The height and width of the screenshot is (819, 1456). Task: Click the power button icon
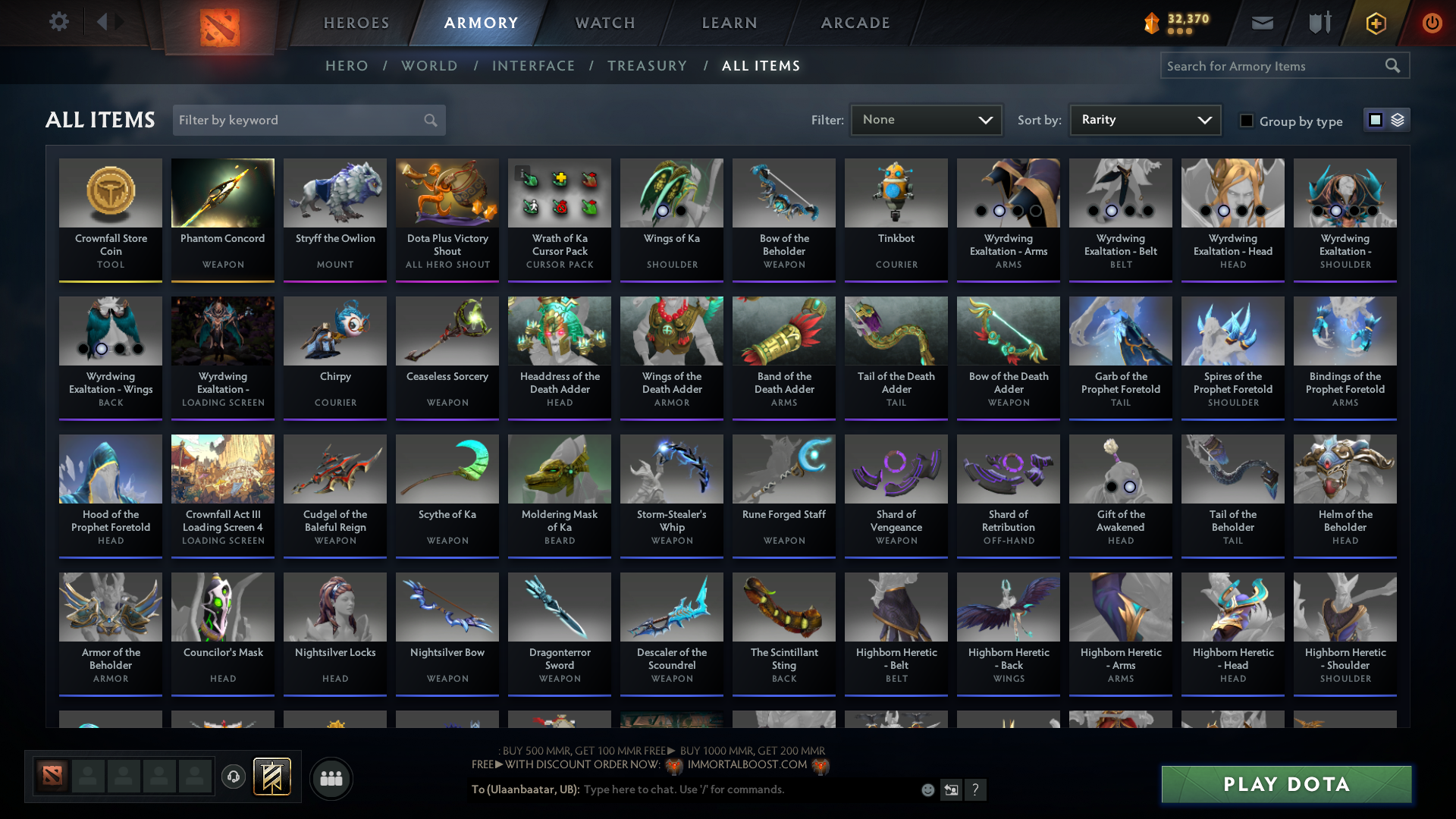click(x=1432, y=23)
